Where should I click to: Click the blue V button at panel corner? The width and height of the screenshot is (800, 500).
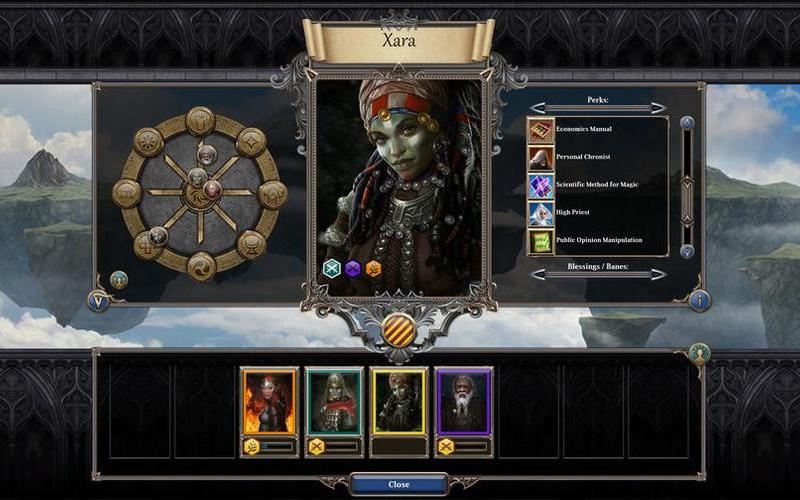(99, 299)
